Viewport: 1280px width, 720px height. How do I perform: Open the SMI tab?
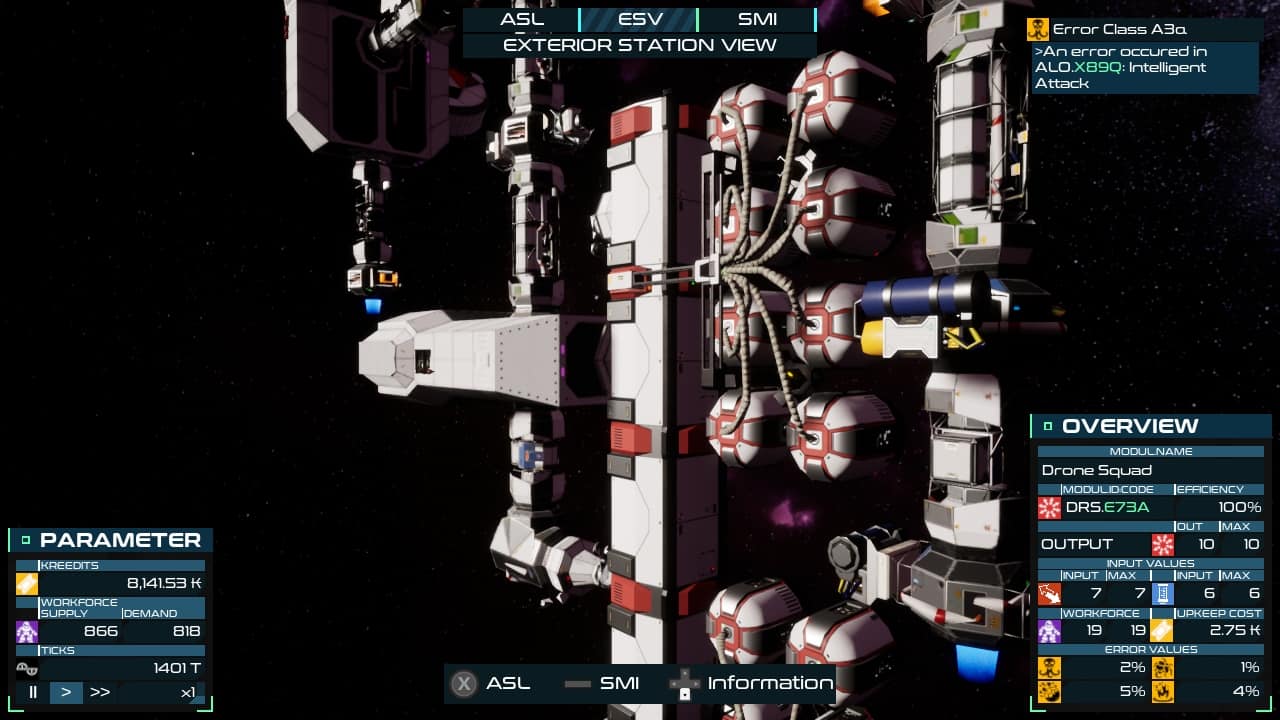pyautogui.click(x=756, y=19)
